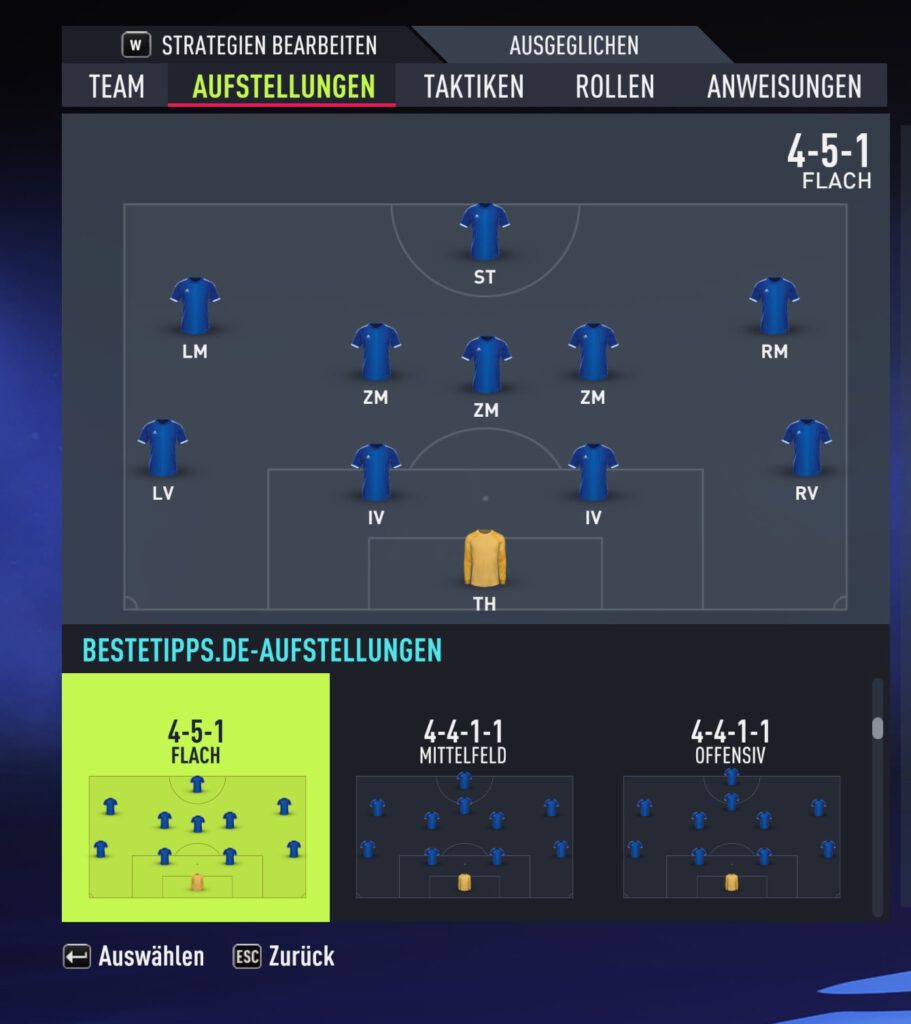911x1024 pixels.
Task: Select the 4-5-1 Flach formation tile
Action: 196,797
